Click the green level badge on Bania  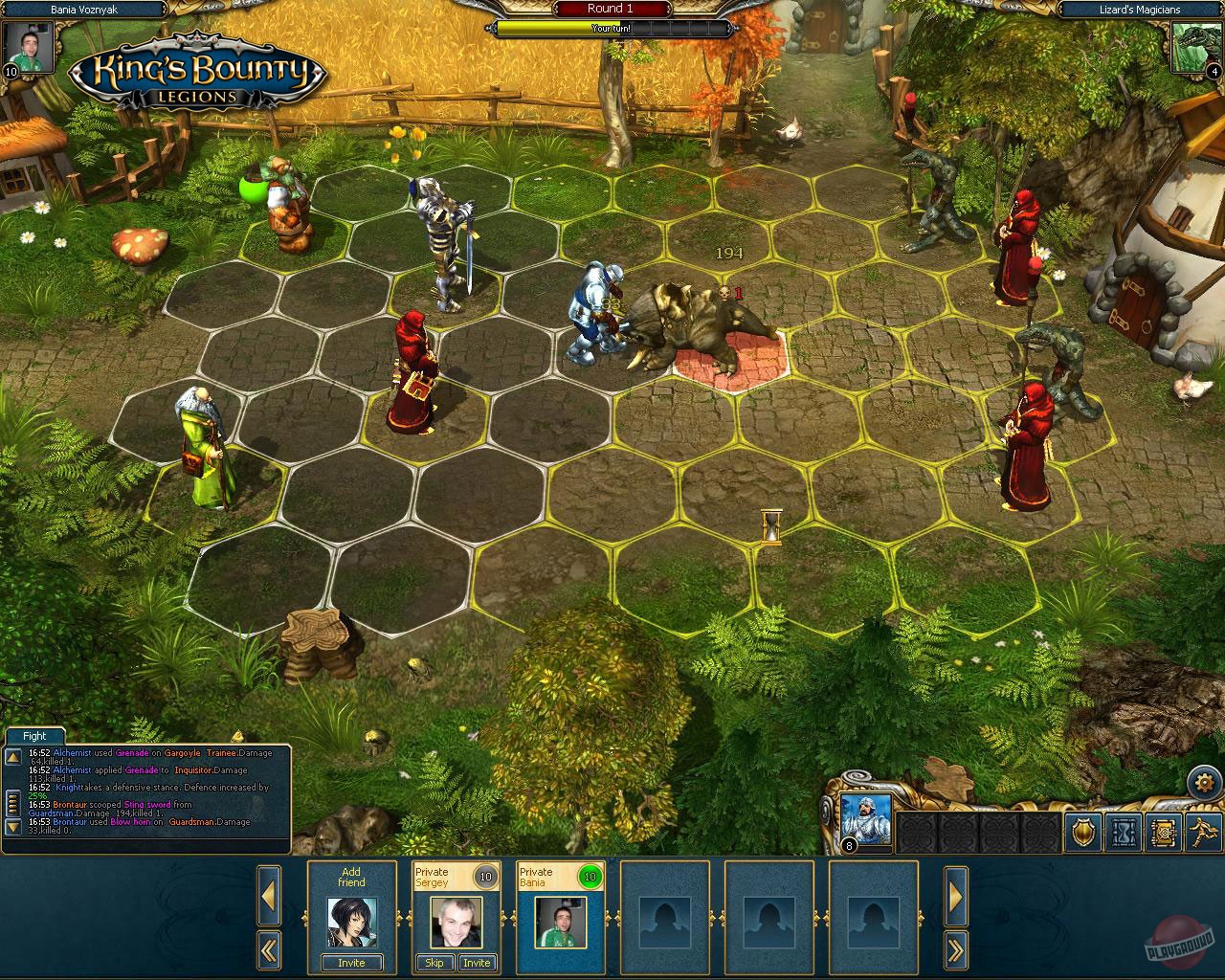(588, 876)
